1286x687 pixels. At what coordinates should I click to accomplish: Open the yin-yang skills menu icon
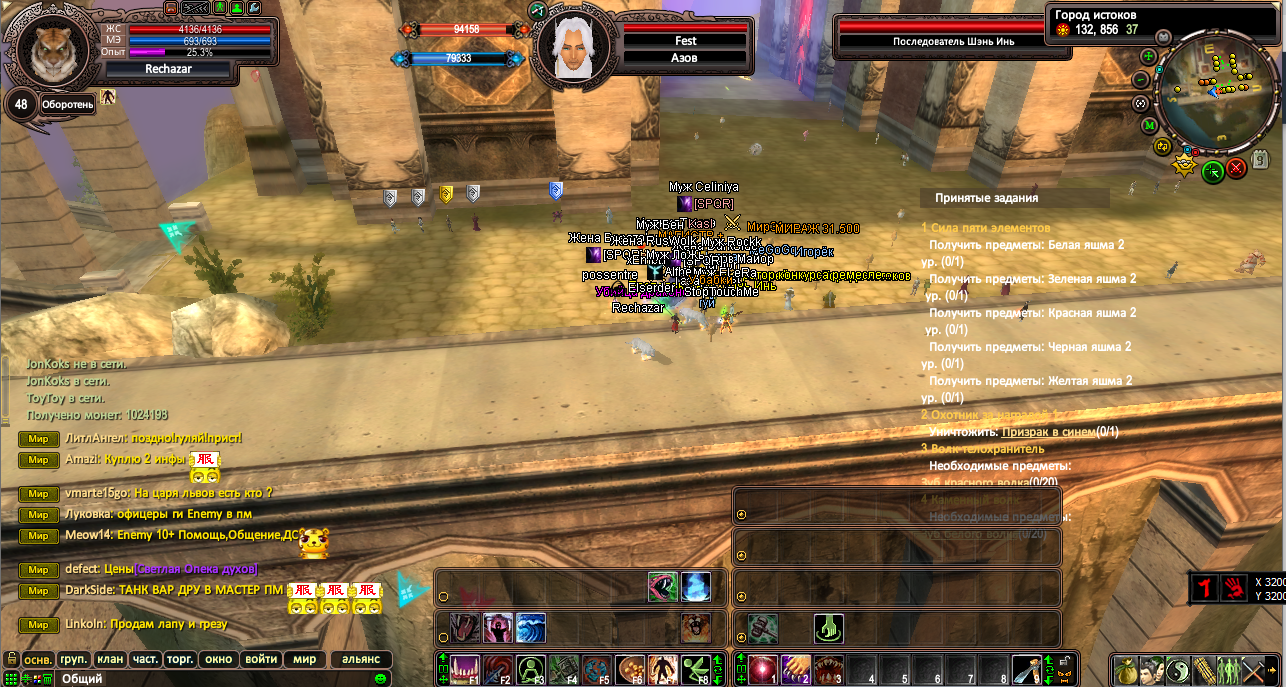click(x=1178, y=669)
